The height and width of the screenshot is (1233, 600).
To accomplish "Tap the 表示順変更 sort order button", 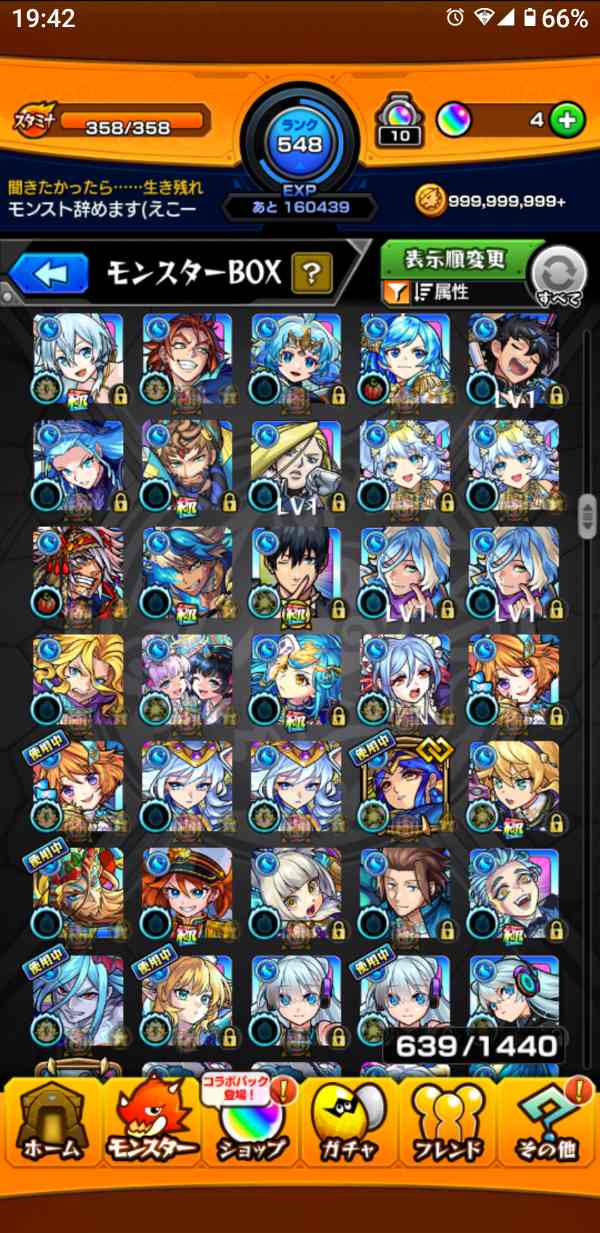I will click(455, 259).
